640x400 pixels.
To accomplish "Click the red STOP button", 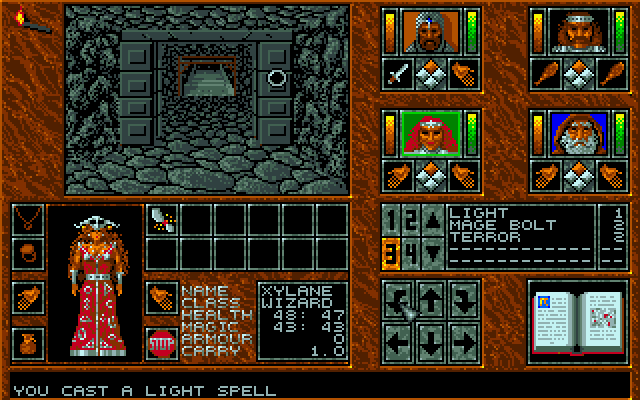I will pos(160,342).
